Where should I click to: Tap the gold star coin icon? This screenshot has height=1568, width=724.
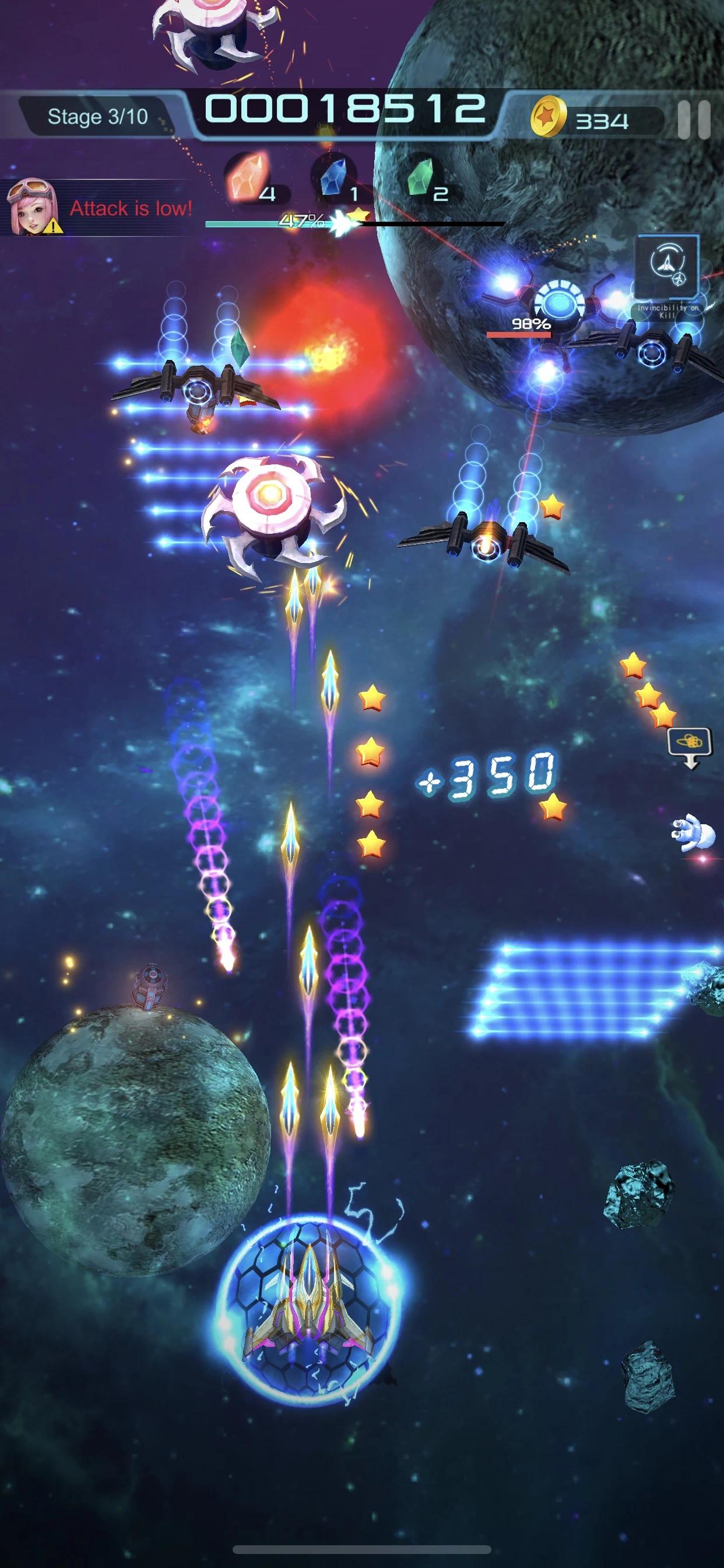point(547,117)
